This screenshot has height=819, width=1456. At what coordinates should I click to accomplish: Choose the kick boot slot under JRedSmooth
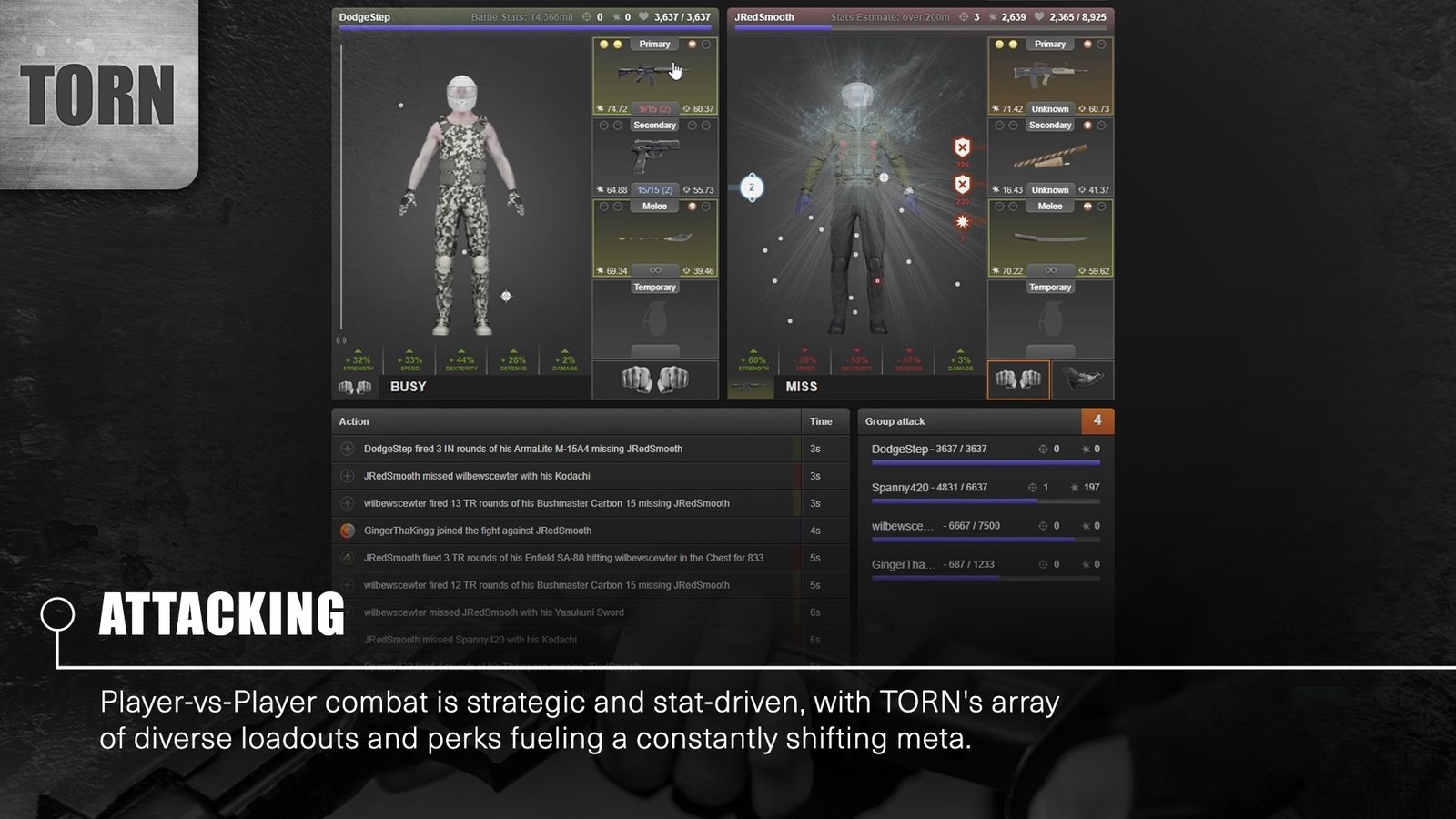point(1082,379)
